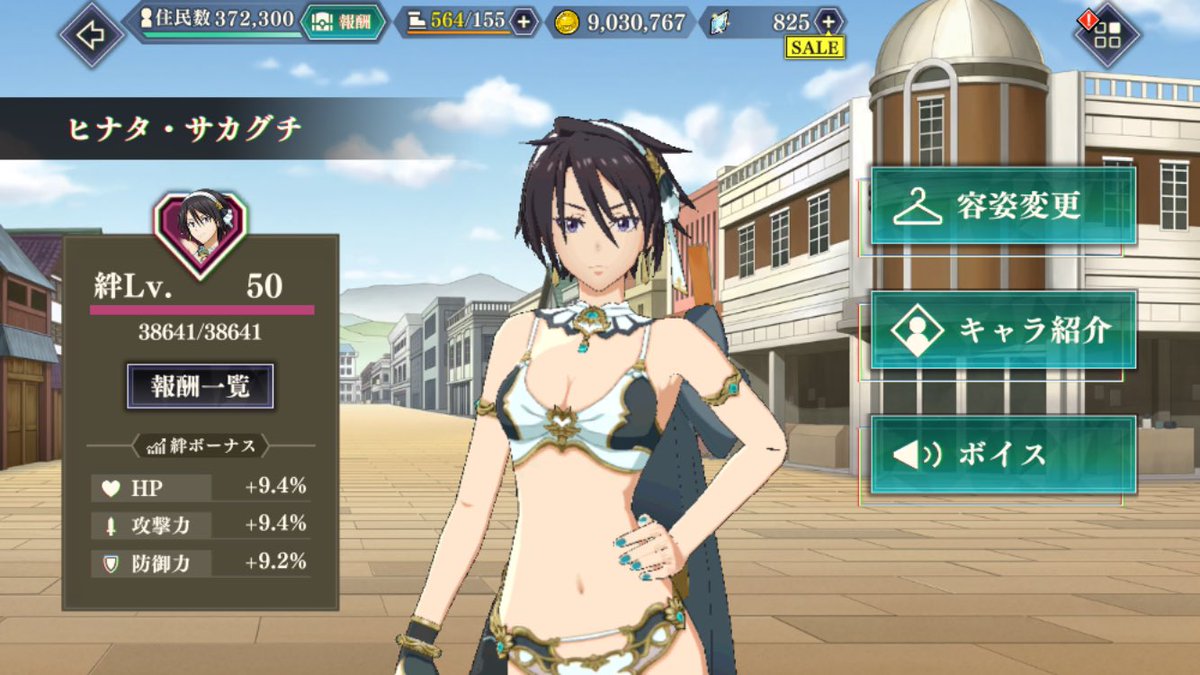This screenshot has width=1200, height=675.
Task: Go back with the arrow button
Action: click(x=91, y=36)
